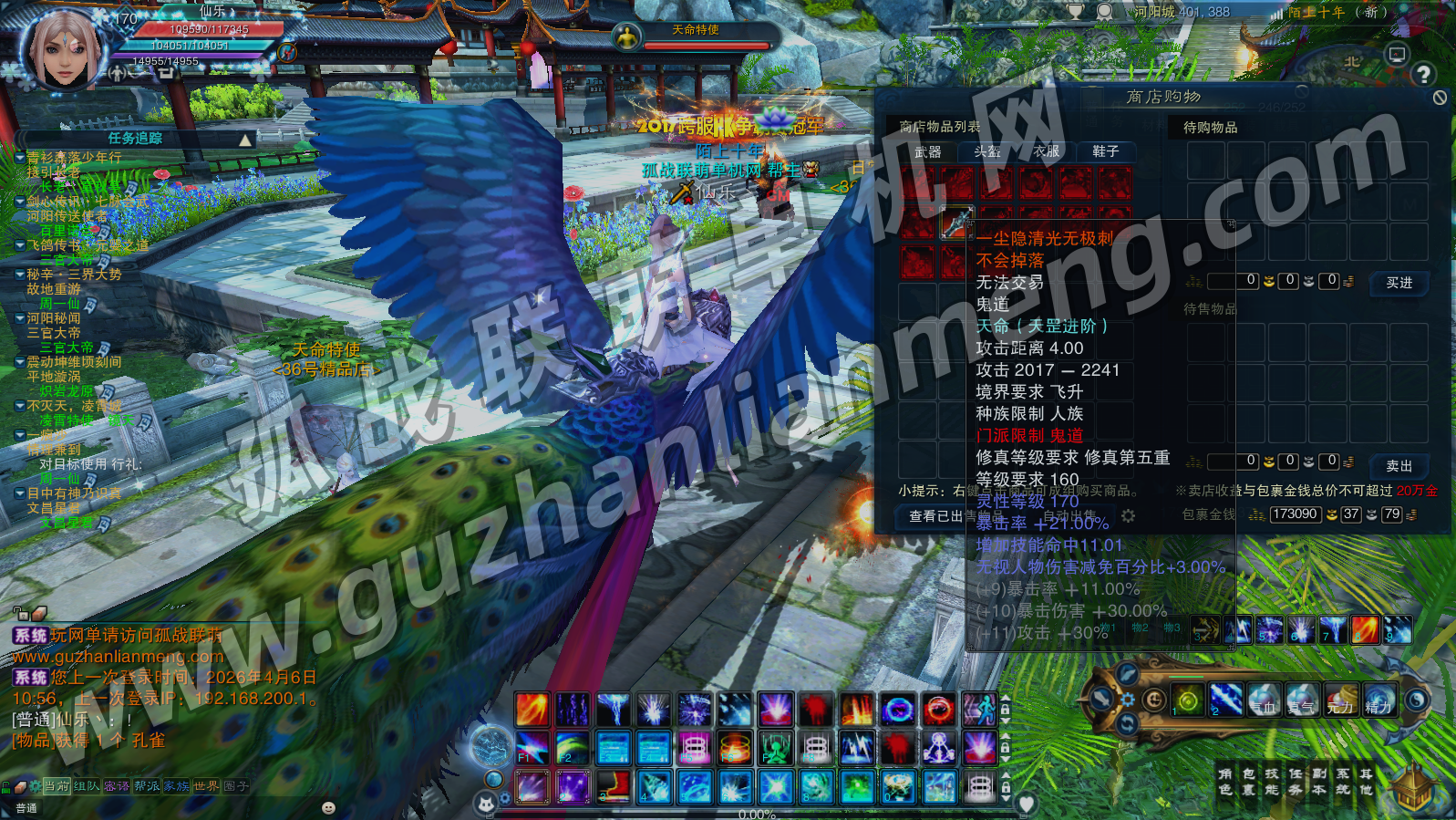1456x820 pixels.
Task: Open the 系统 system menu
Action: pyautogui.click(x=1343, y=781)
